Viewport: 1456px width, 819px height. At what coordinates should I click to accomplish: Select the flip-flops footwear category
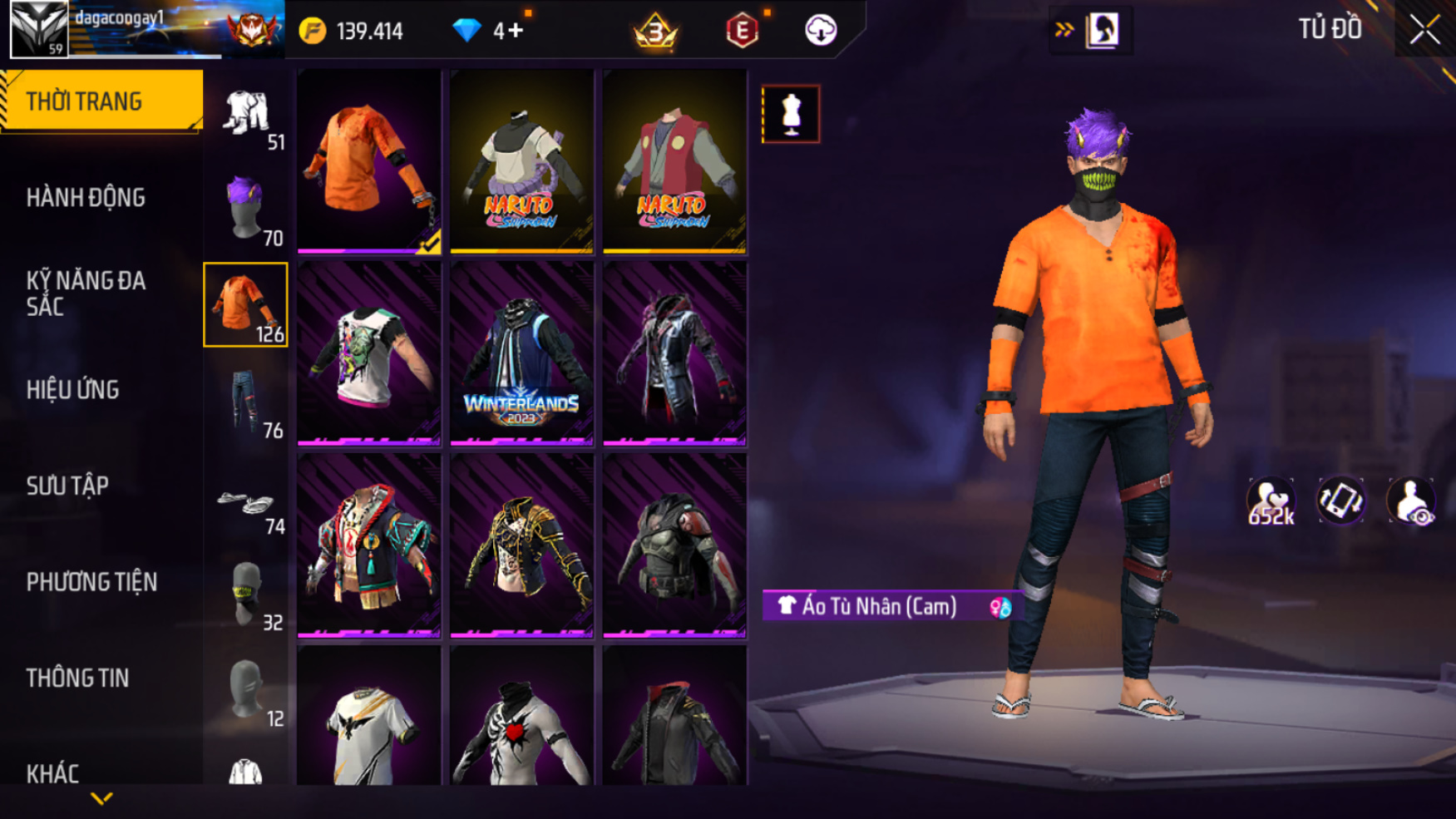[246, 502]
